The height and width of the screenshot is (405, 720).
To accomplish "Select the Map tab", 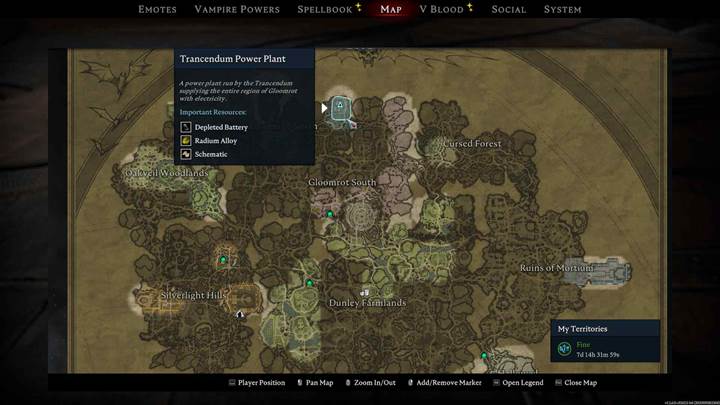I will 391,10.
